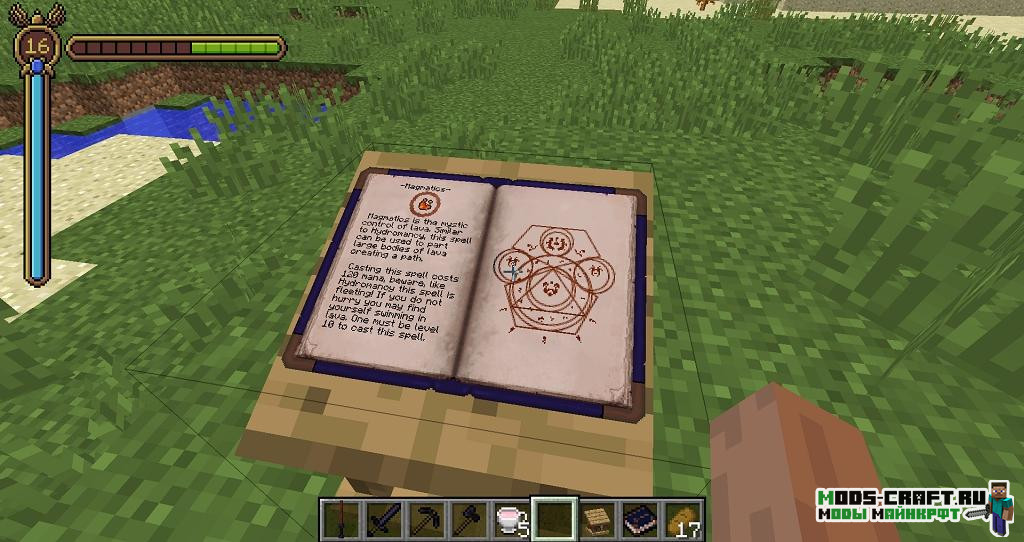Select the red staff hotbar slot
Image resolution: width=1024 pixels, height=542 pixels.
pyautogui.click(x=342, y=519)
